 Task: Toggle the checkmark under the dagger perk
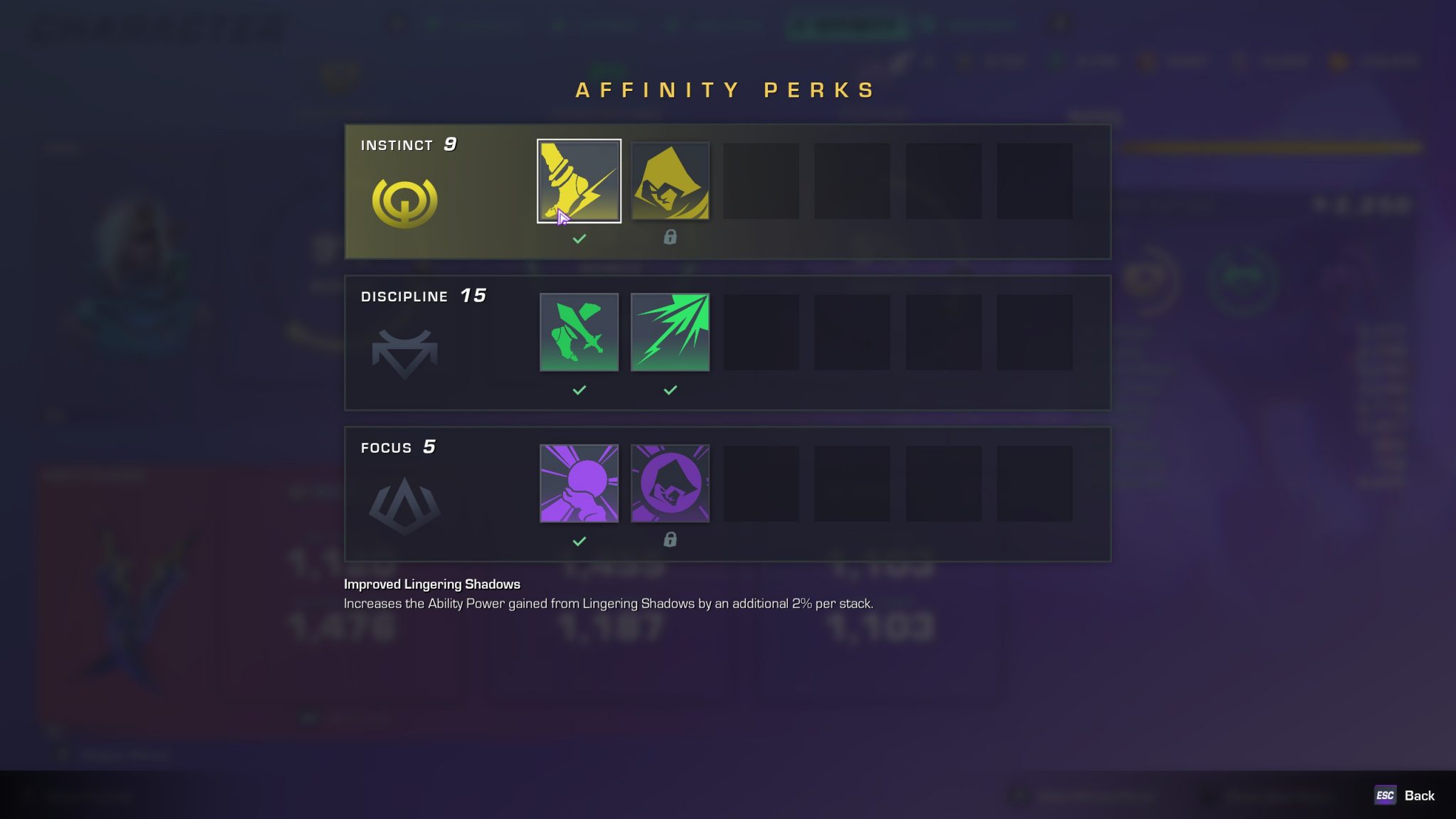tap(579, 238)
